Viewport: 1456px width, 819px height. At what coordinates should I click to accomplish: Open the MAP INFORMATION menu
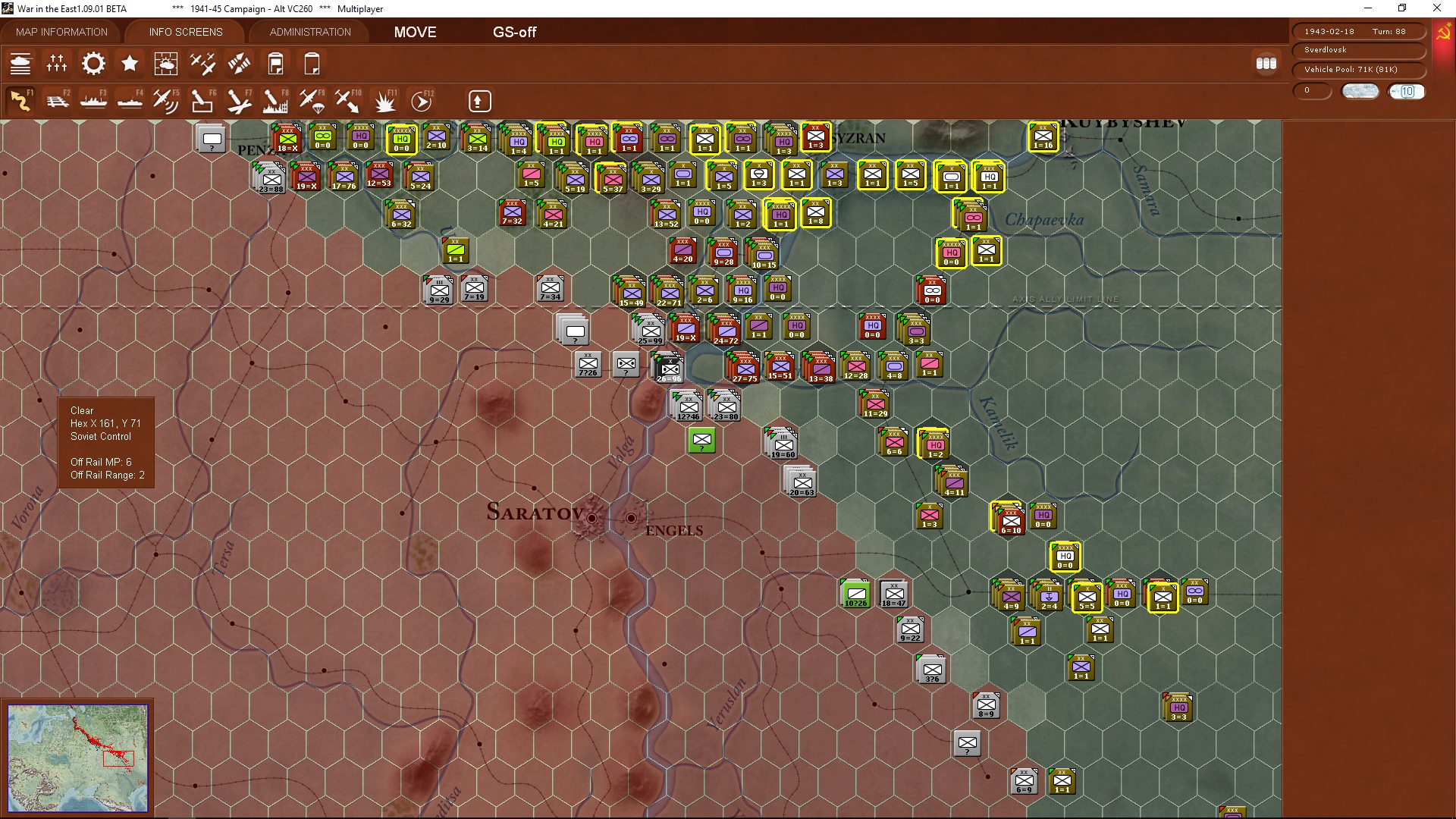[61, 32]
